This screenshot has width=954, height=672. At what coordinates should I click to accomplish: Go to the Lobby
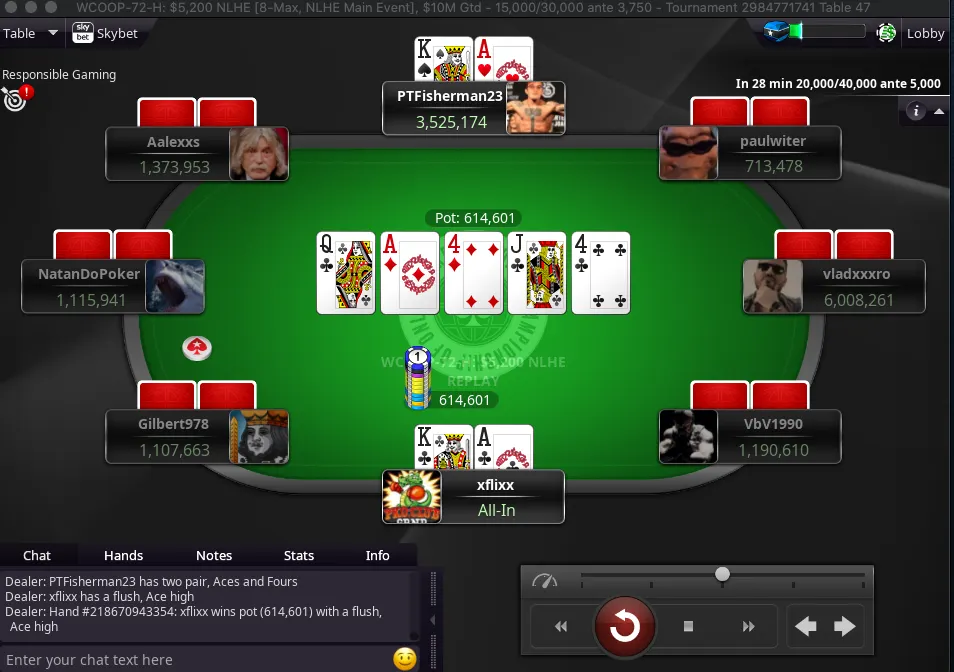[x=924, y=33]
